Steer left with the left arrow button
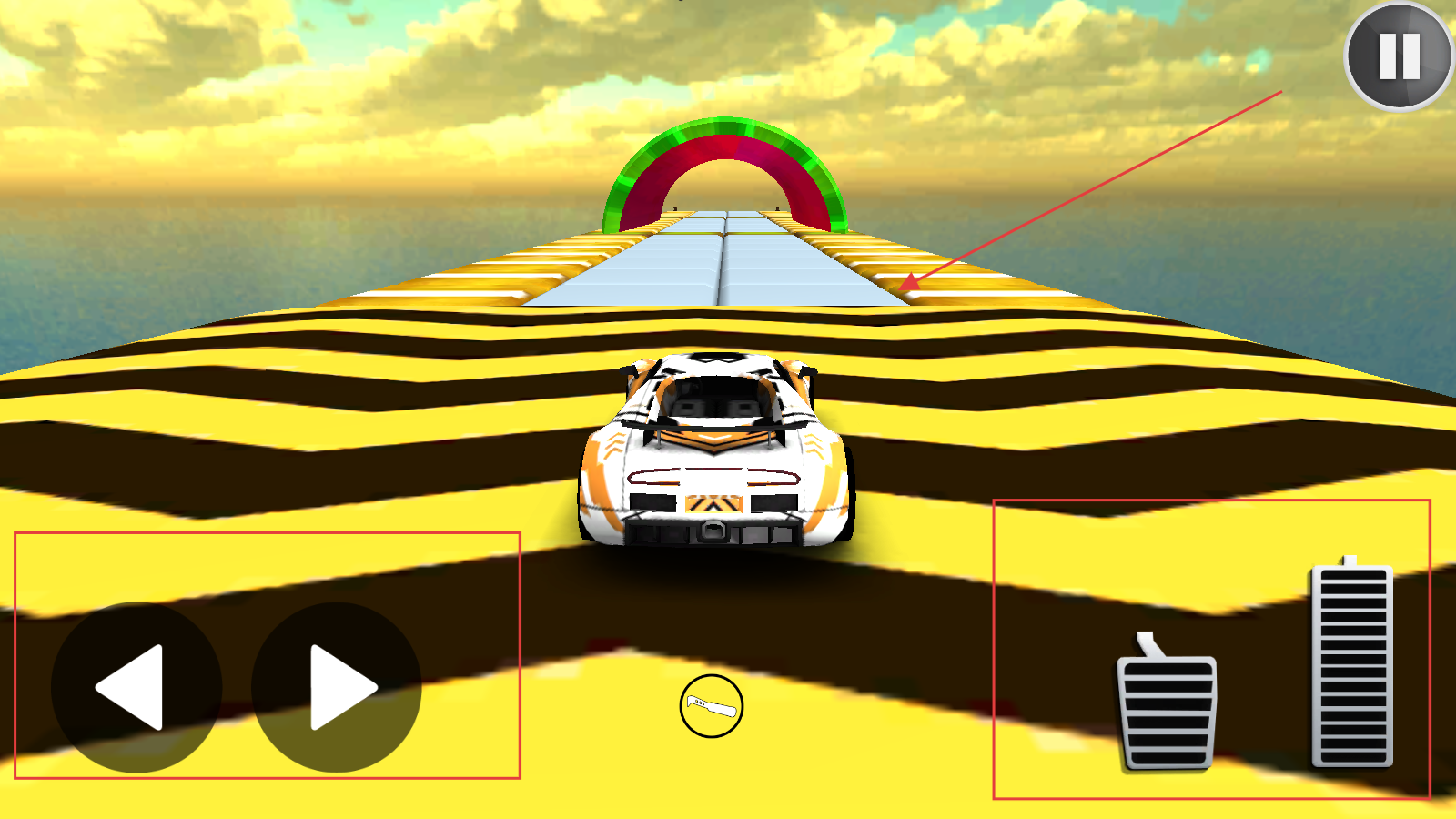The width and height of the screenshot is (1456, 819). tap(136, 688)
